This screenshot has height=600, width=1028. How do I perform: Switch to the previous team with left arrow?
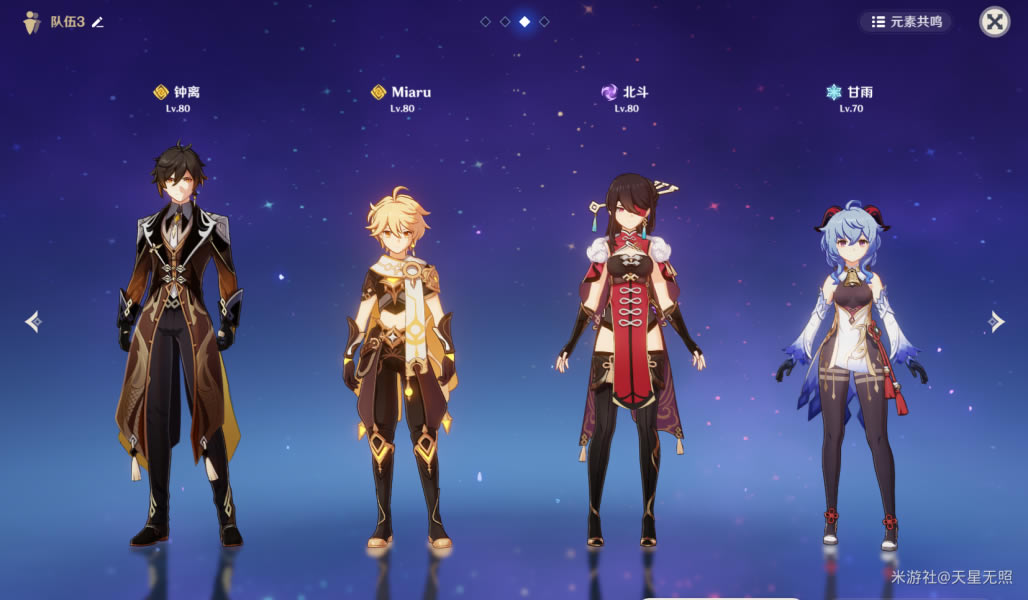coord(33,321)
